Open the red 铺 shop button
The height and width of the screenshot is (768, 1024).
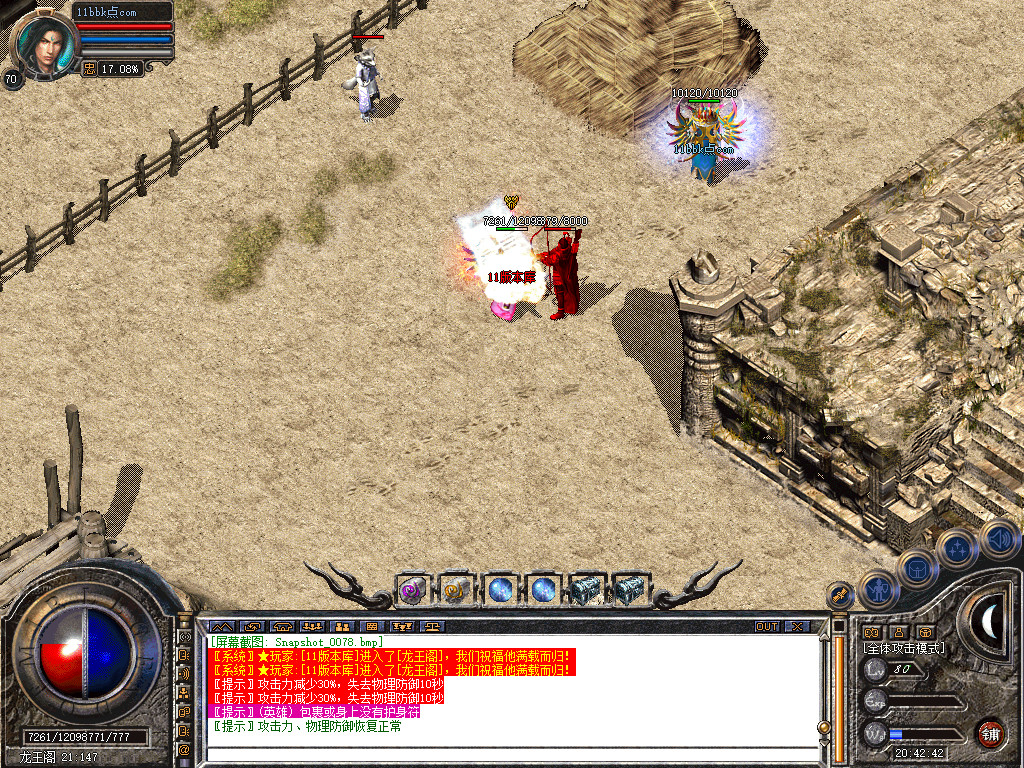(x=990, y=733)
